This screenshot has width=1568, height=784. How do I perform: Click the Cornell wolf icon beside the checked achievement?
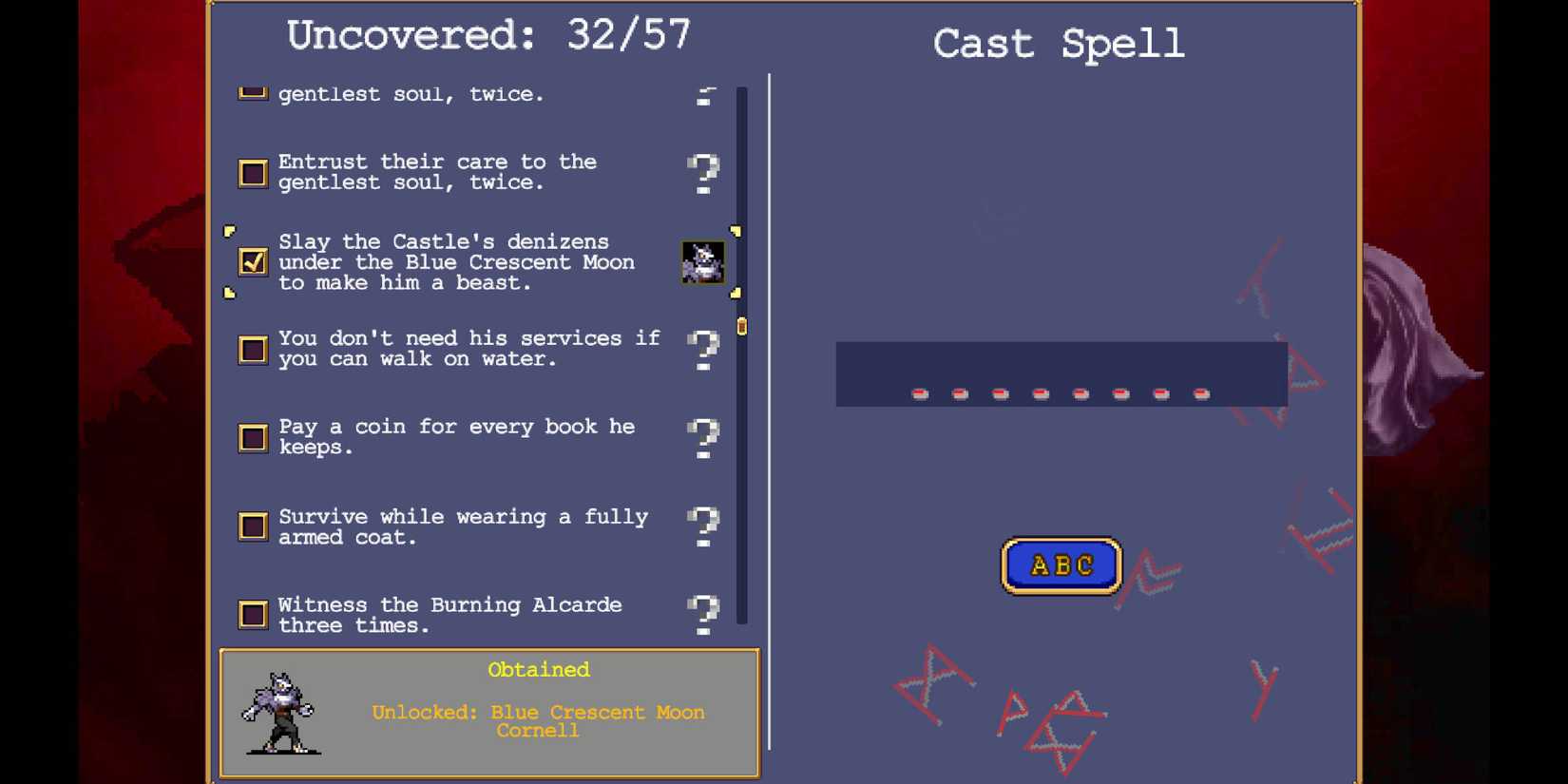tap(703, 262)
